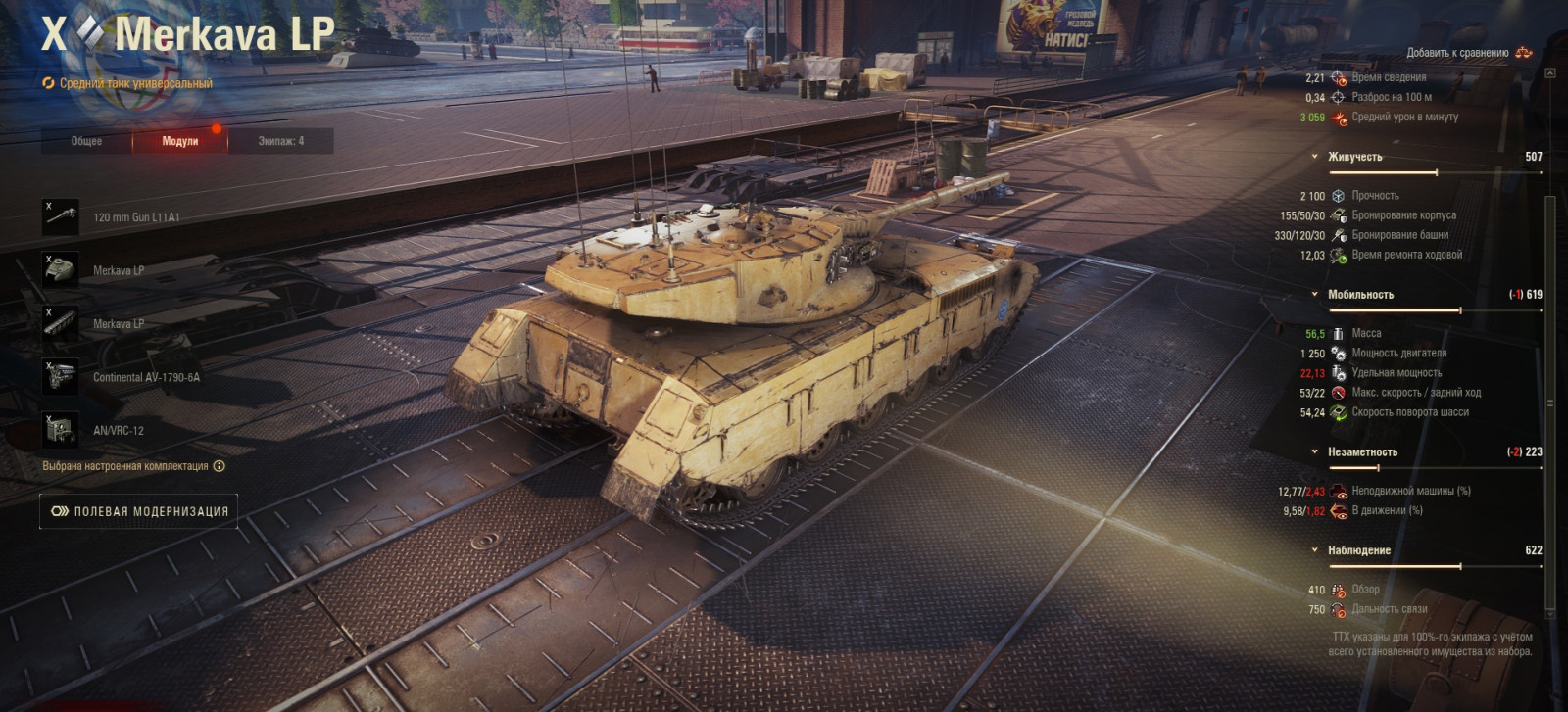1568x712 pixels.
Task: Click the Continental AV-1790-6A engine icon
Action: pyautogui.click(x=61, y=376)
